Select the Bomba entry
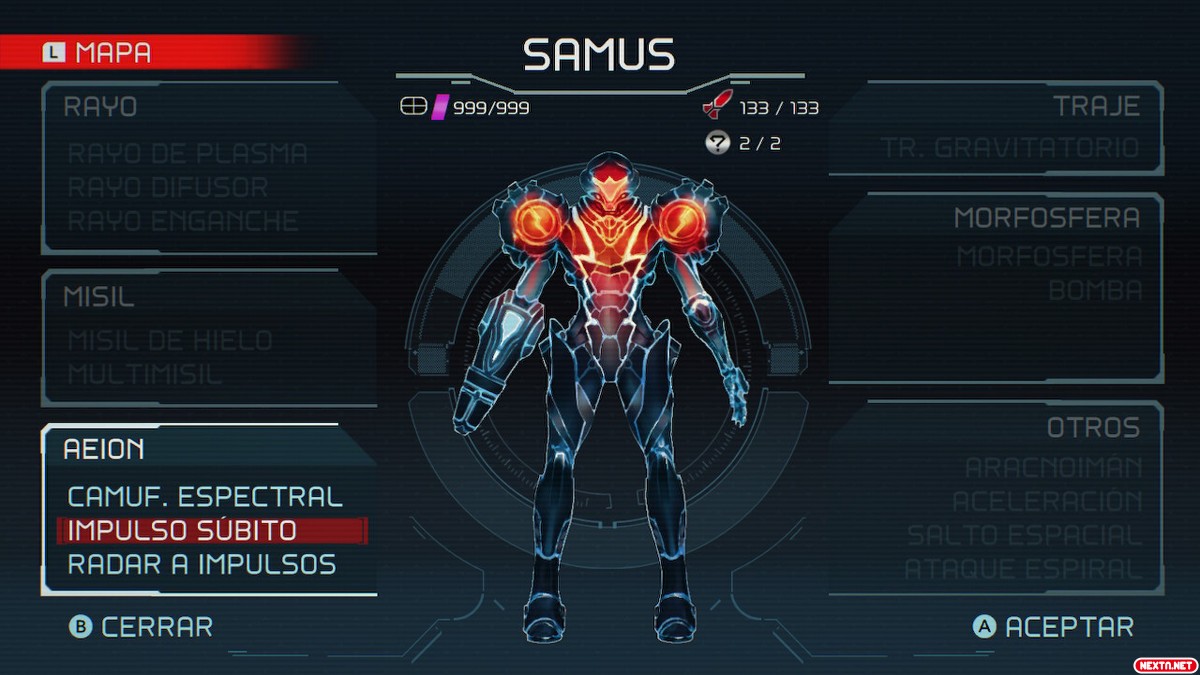This screenshot has height=675, width=1200. tap(1095, 291)
